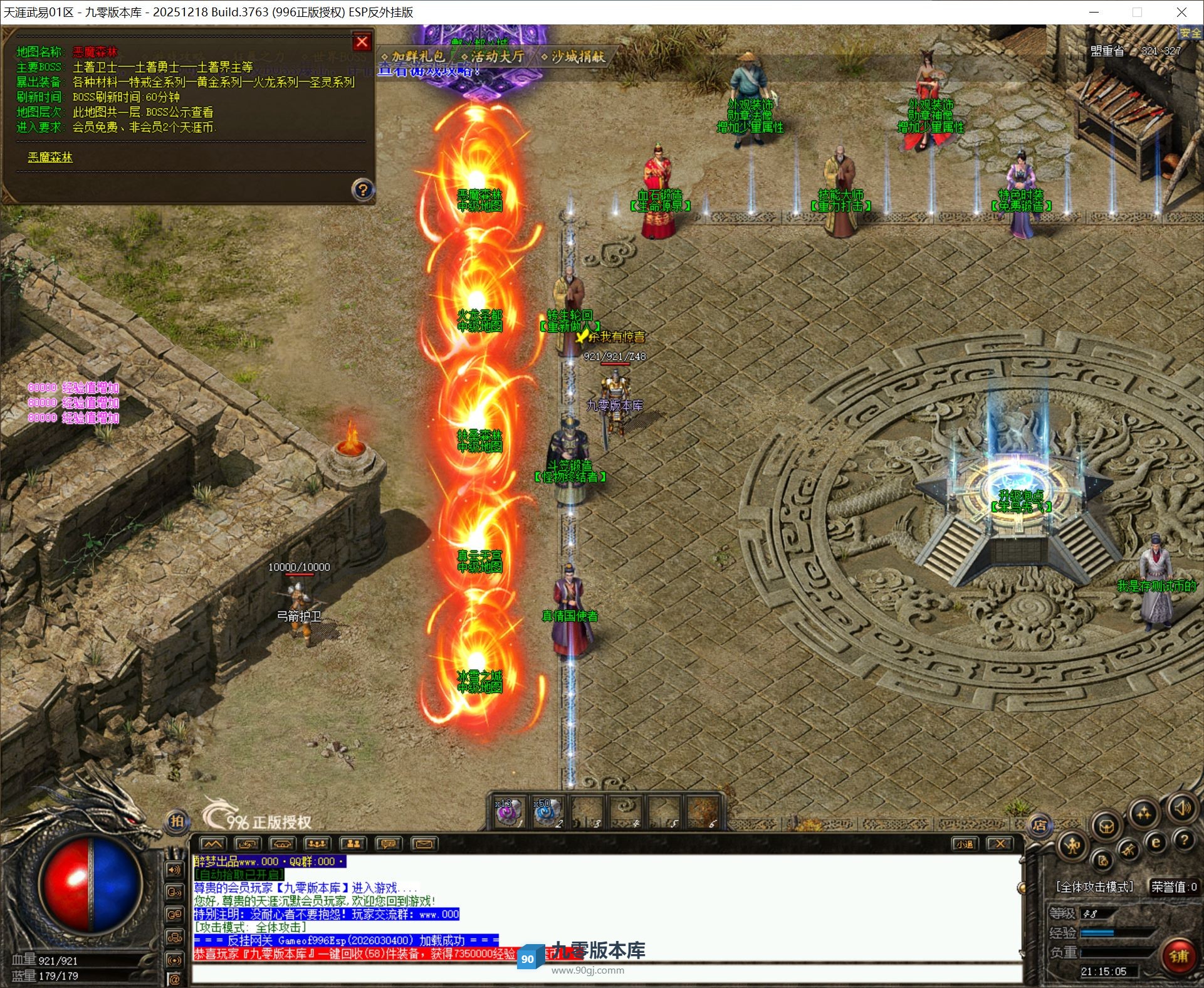Open the envelope mail button above chat
This screenshot has height=988, width=1204.
pos(424,844)
